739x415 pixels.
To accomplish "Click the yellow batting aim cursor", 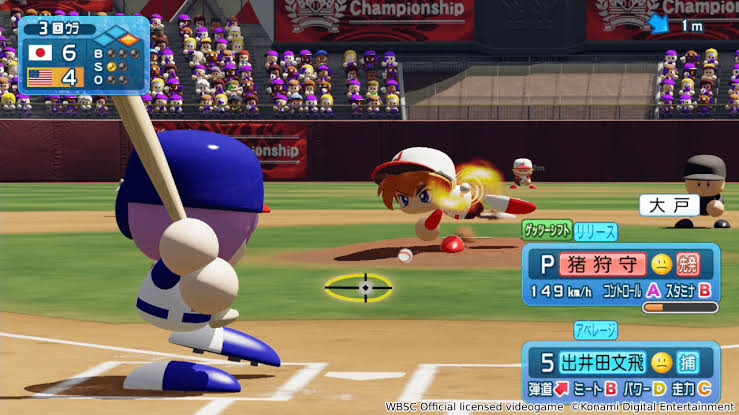I will pos(363,288).
